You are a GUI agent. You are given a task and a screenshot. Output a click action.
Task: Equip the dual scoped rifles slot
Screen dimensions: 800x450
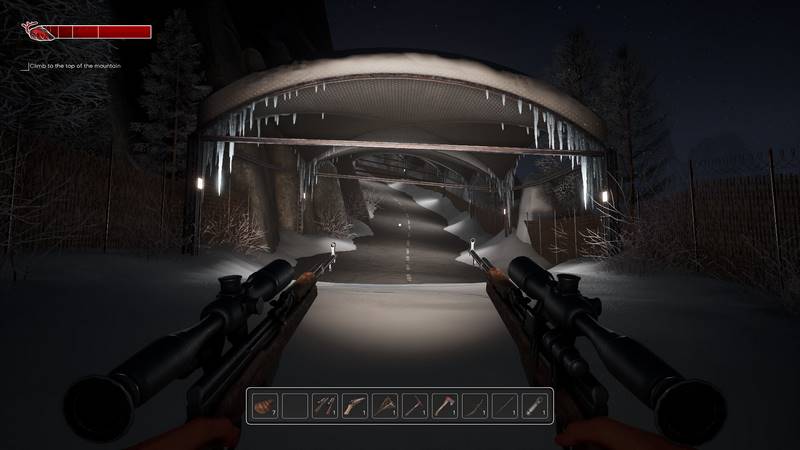[324, 406]
